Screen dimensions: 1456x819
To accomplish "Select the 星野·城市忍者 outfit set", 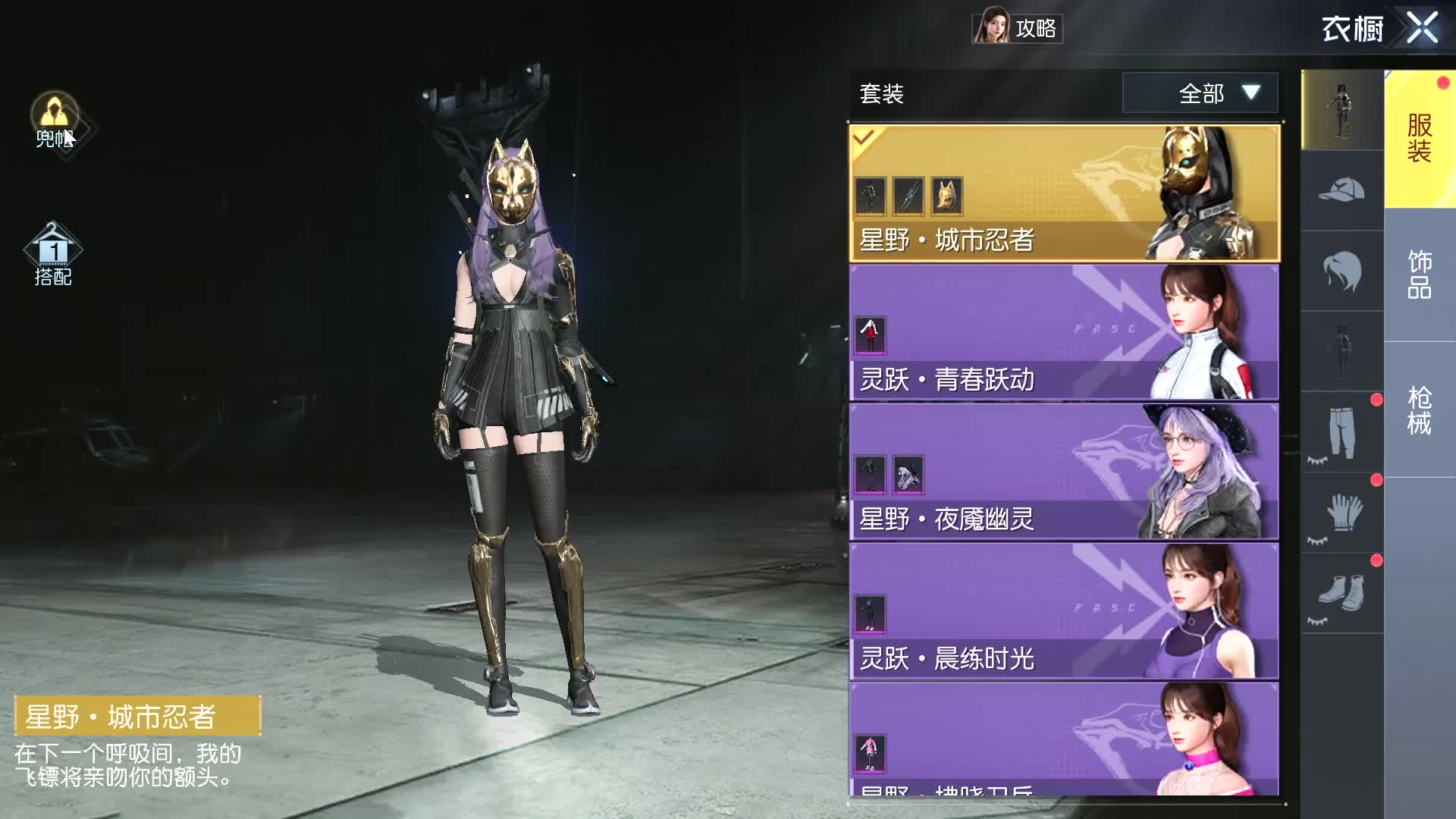I will tap(1063, 194).
